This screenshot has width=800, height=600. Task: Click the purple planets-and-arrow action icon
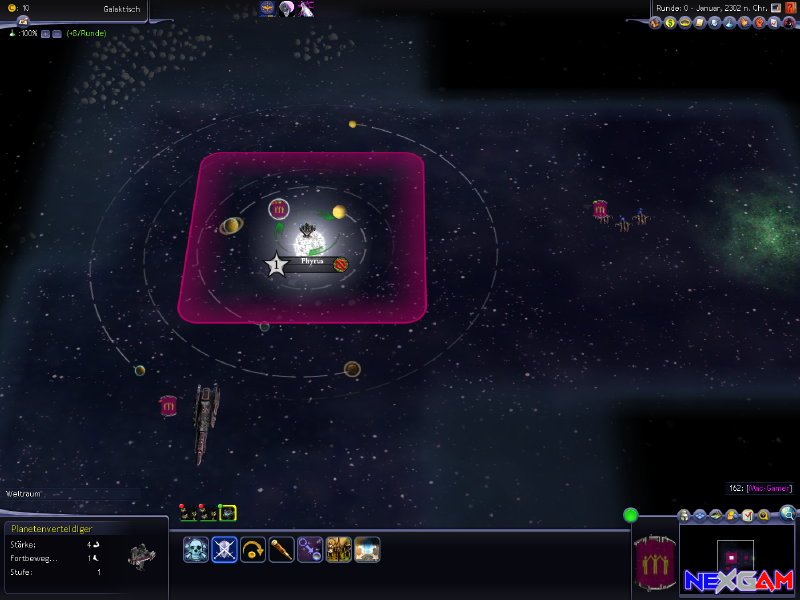click(x=310, y=549)
